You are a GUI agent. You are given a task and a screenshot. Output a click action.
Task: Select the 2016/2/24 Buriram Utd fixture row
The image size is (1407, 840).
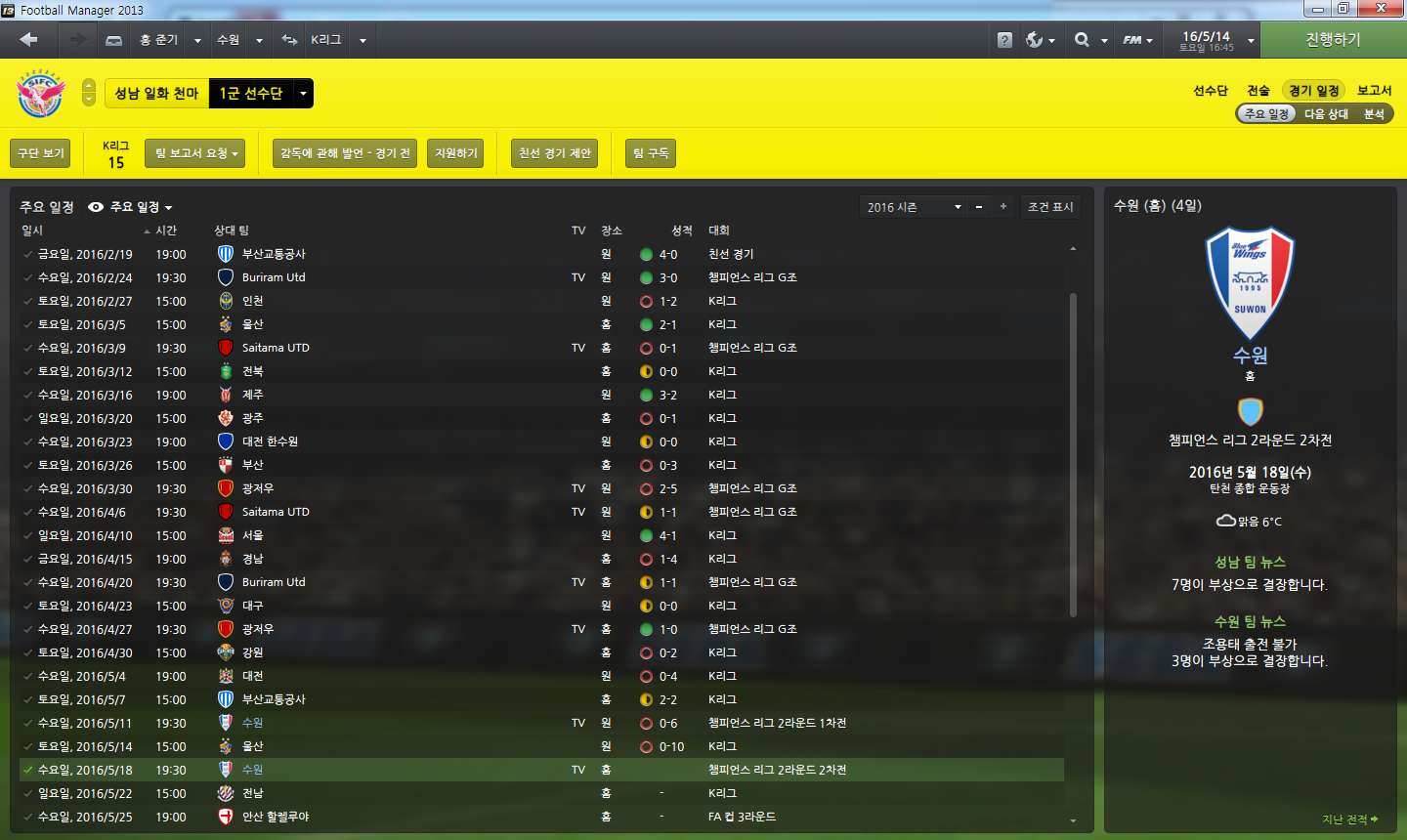(391, 277)
